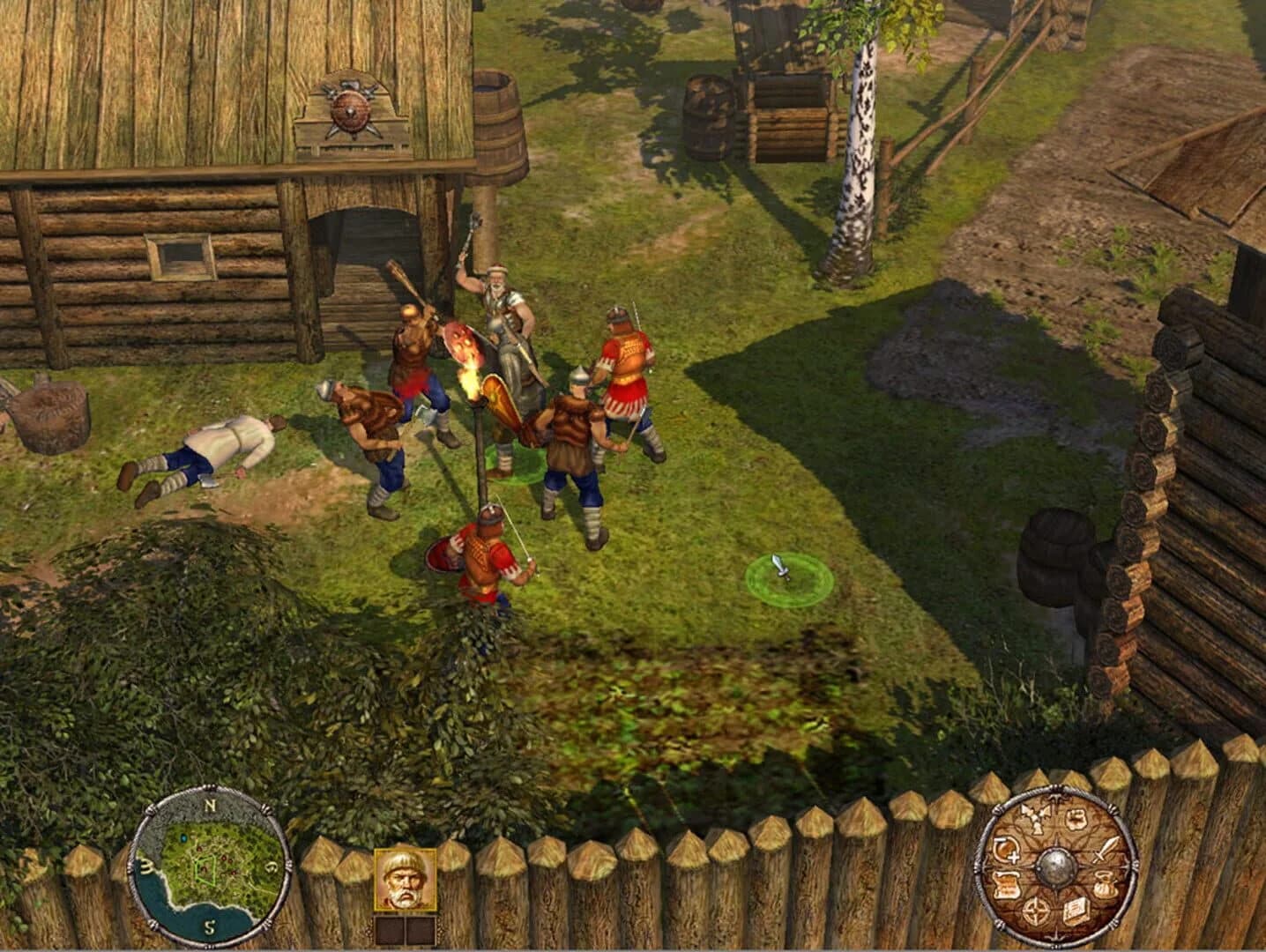Click the N compass letter on the minimap

coord(211,805)
